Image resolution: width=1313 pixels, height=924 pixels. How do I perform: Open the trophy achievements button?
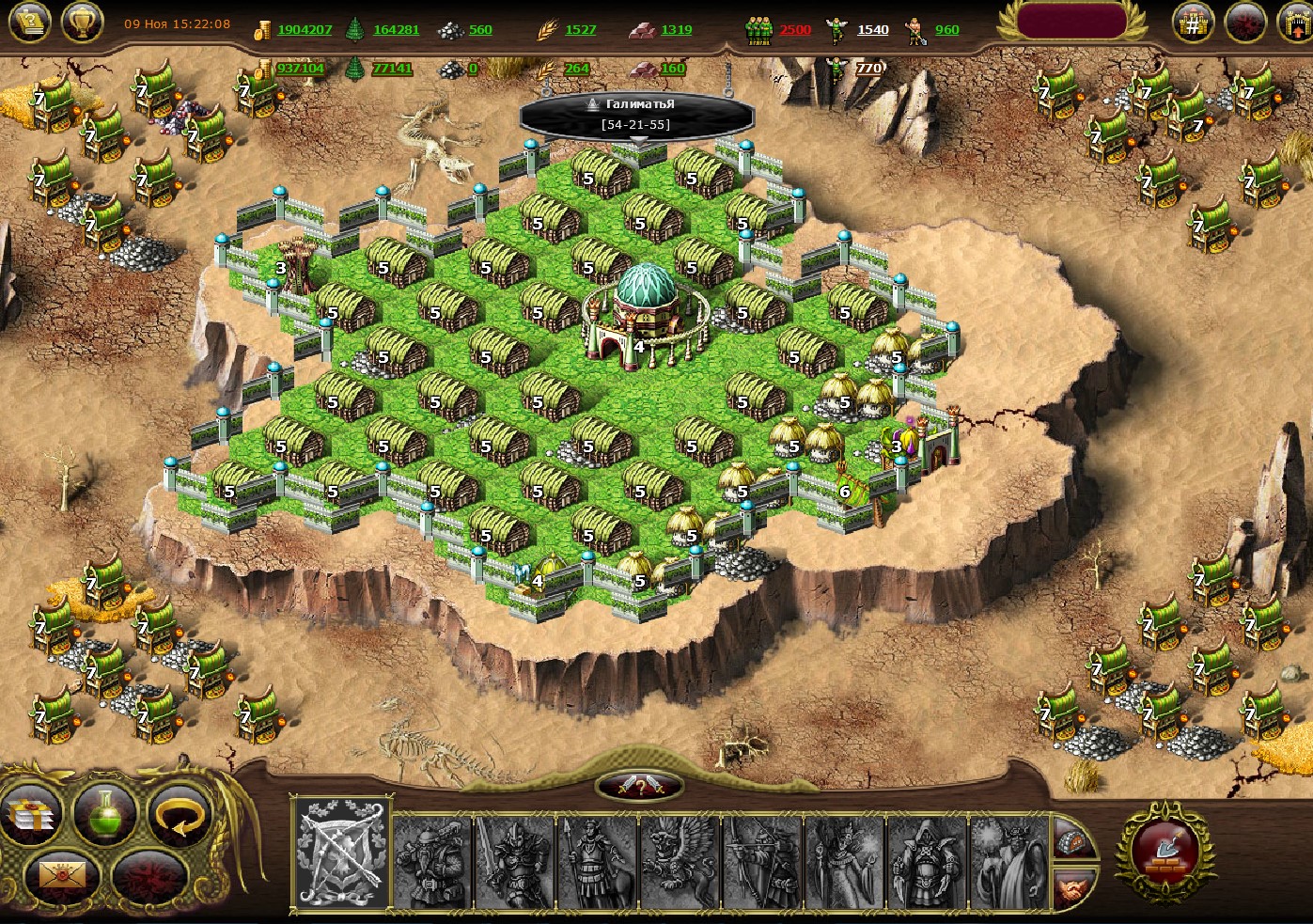[83, 22]
